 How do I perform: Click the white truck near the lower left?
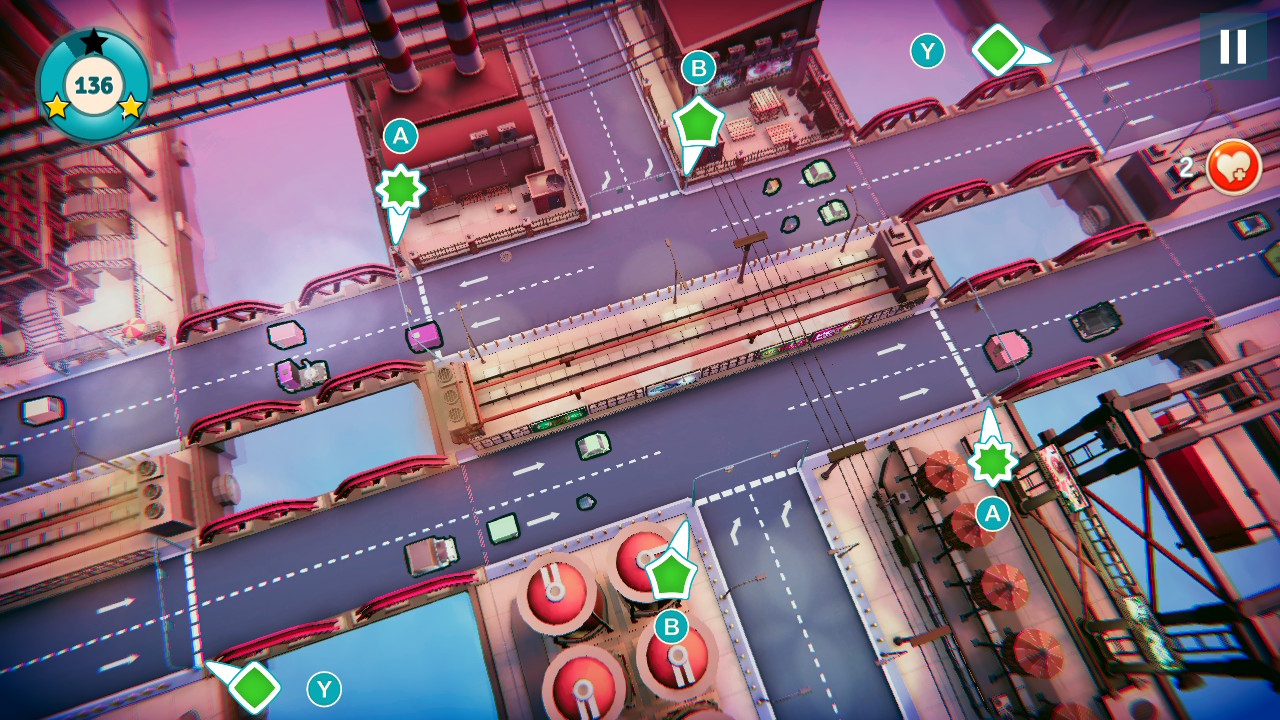pyautogui.click(x=432, y=553)
